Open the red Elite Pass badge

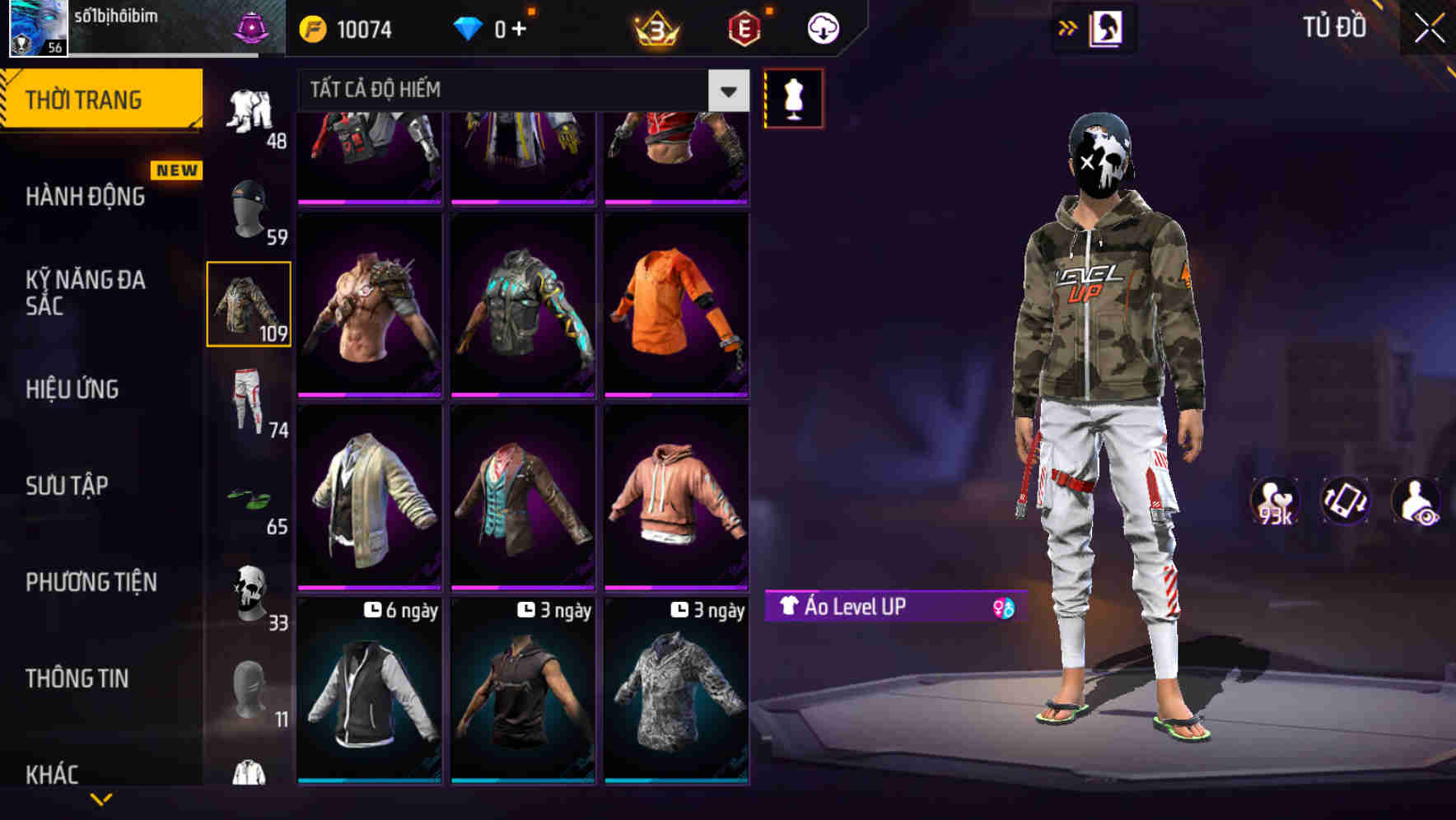(x=742, y=29)
